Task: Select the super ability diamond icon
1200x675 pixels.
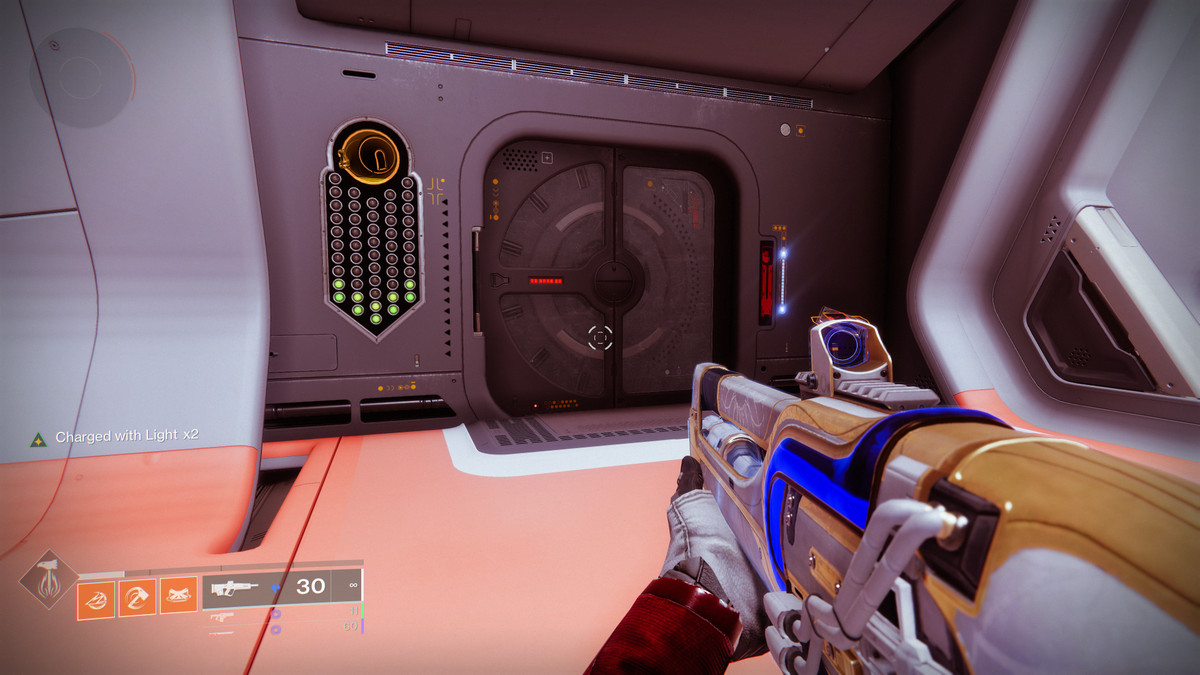Action: point(47,580)
